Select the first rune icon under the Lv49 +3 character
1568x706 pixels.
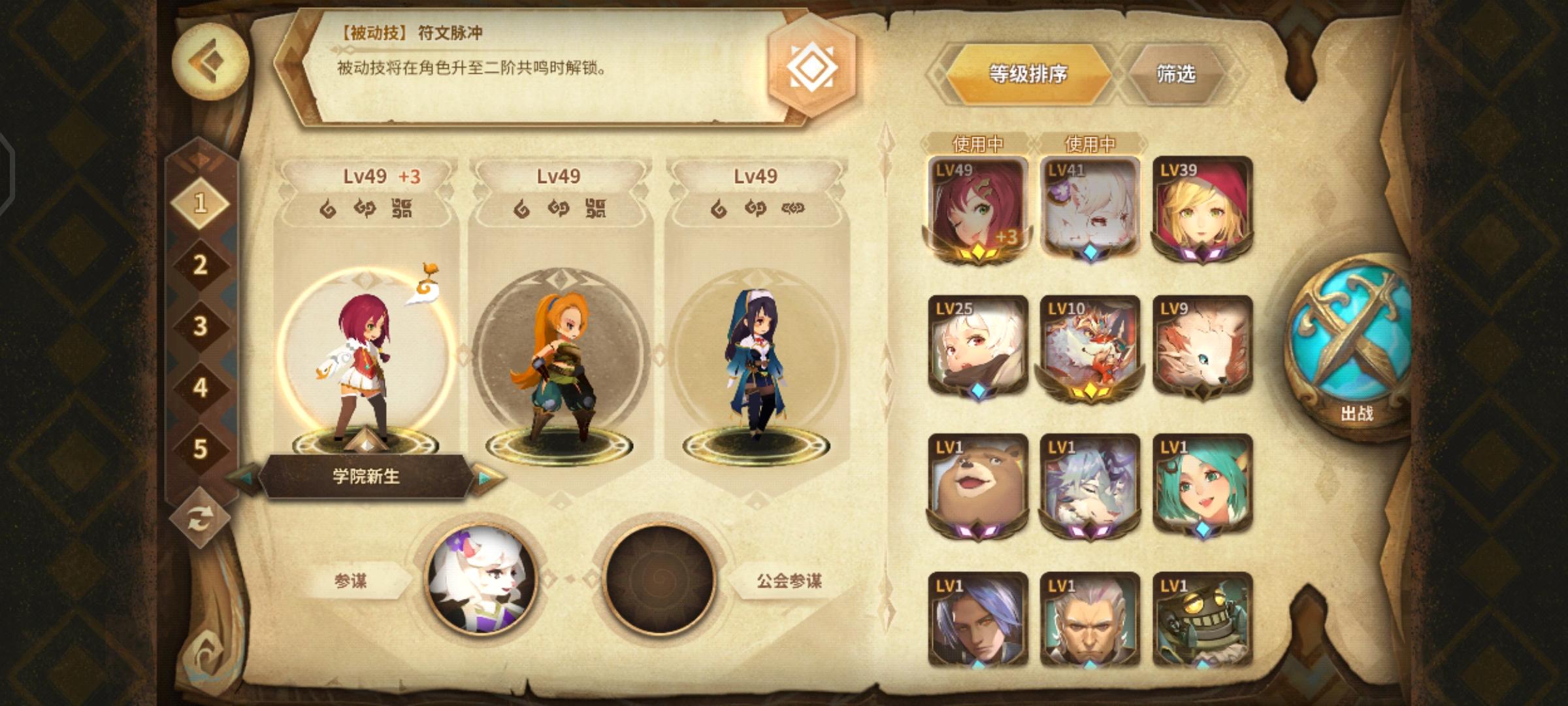click(x=325, y=210)
